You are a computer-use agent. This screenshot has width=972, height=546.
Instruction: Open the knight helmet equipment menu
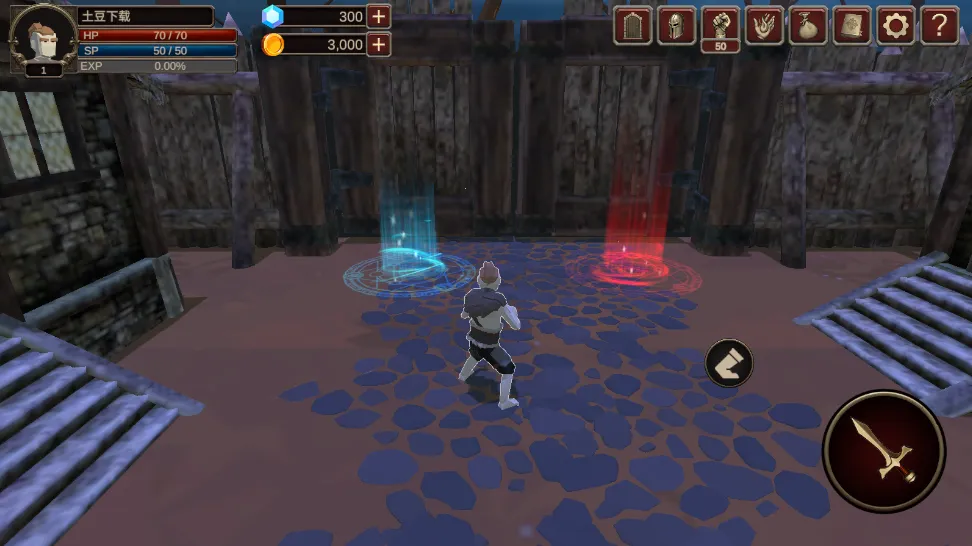coord(677,26)
